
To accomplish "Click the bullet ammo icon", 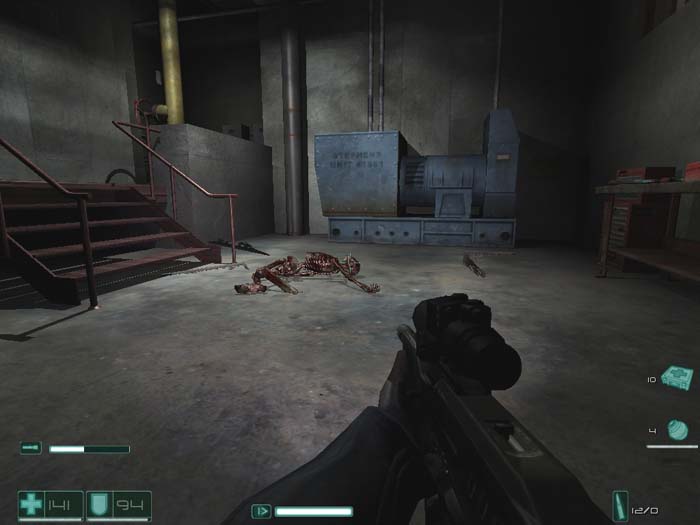I will point(620,505).
